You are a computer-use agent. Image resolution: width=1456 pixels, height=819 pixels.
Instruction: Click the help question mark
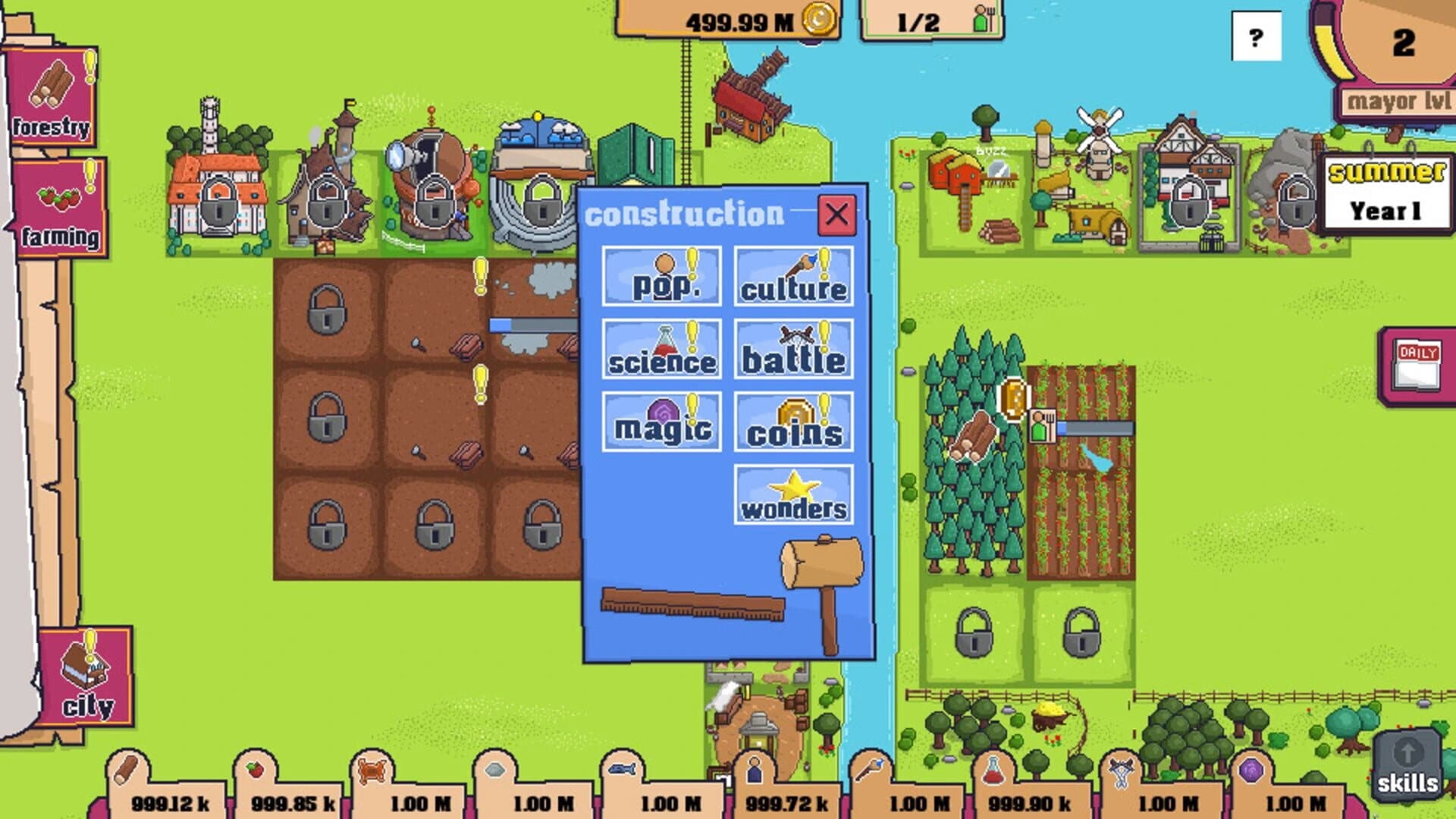[x=1255, y=36]
